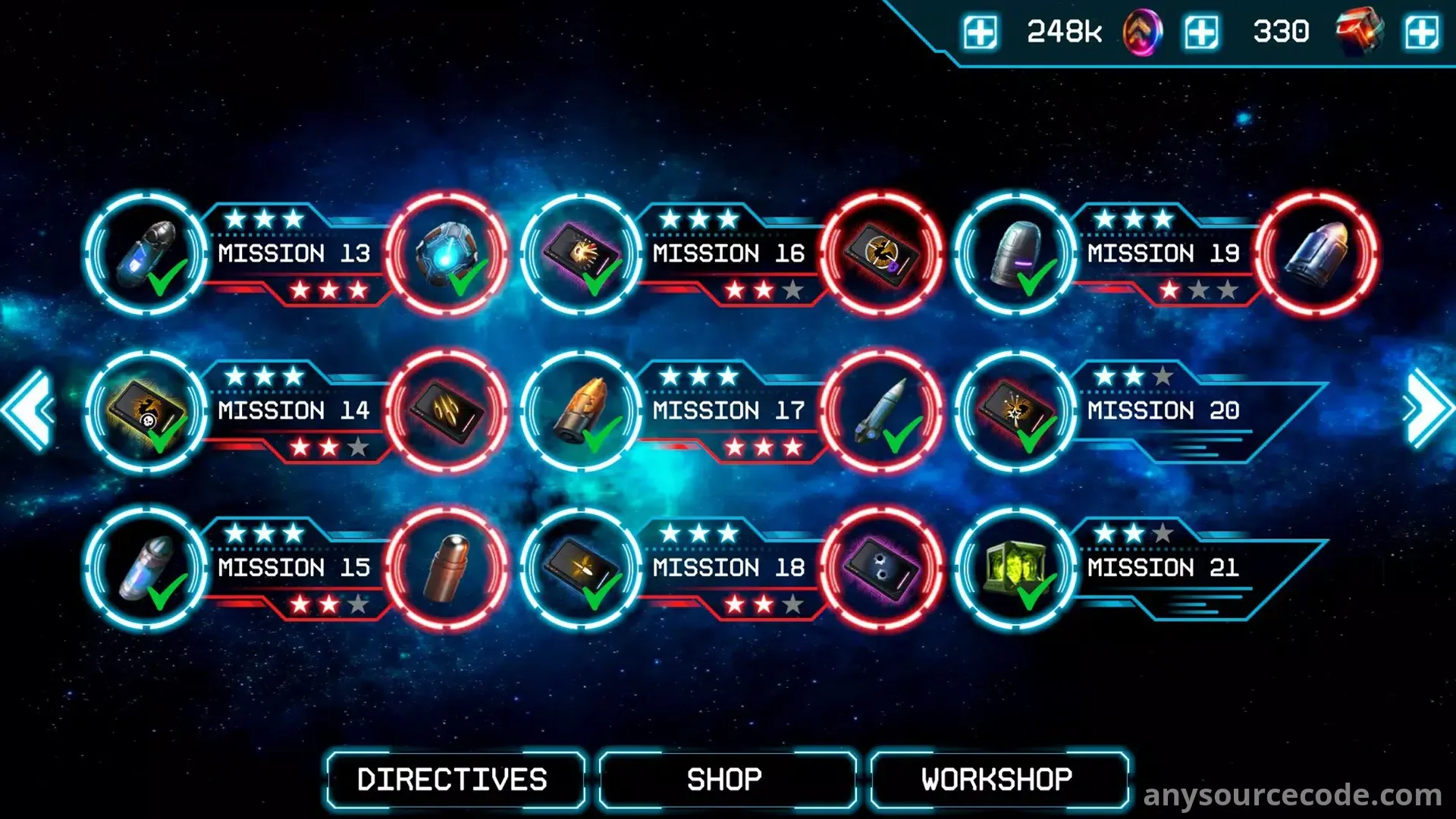Open the Shop
Screen dimensions: 1456x819
725,780
